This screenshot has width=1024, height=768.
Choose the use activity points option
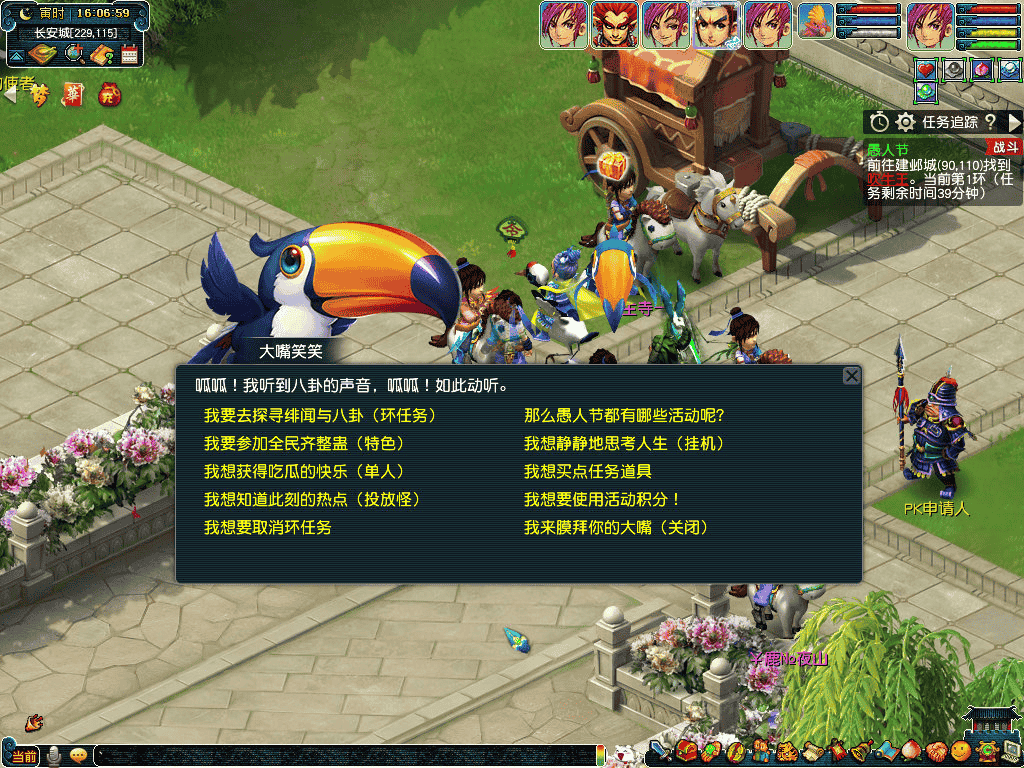coord(602,499)
